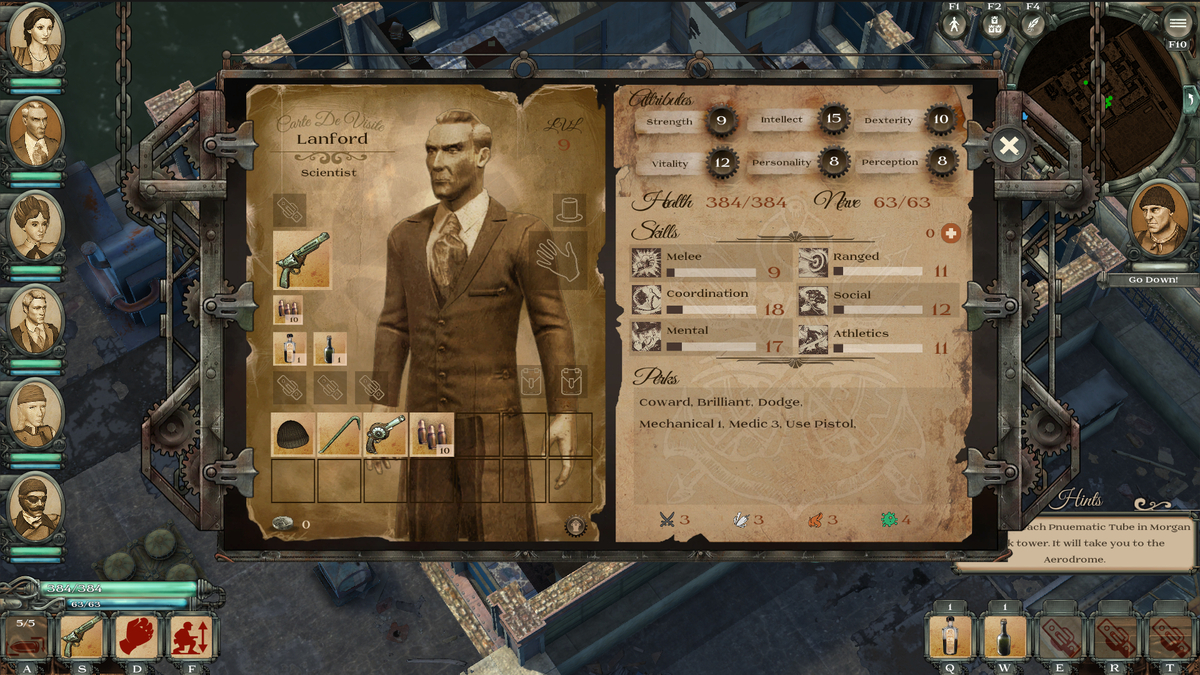Select the equipped revolver weapon slot
This screenshot has width=1200, height=675.
click(x=302, y=260)
